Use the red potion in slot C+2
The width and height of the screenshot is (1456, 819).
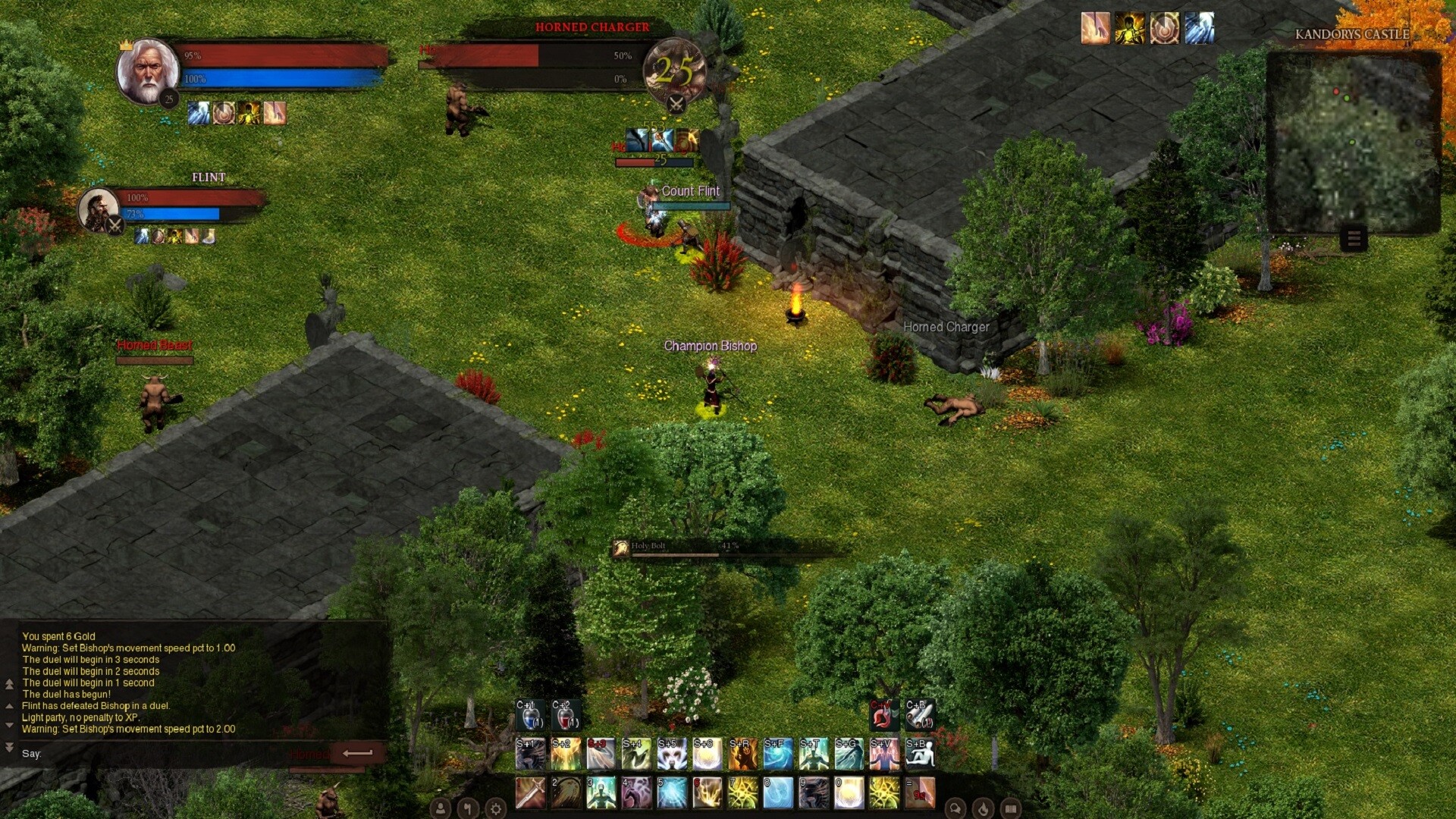click(x=566, y=713)
